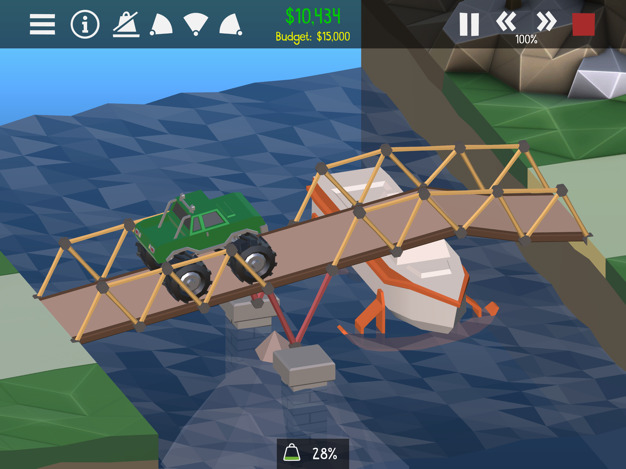The width and height of the screenshot is (626, 469).
Task: Select the right-leaning camera angle cone
Action: [x=230, y=23]
